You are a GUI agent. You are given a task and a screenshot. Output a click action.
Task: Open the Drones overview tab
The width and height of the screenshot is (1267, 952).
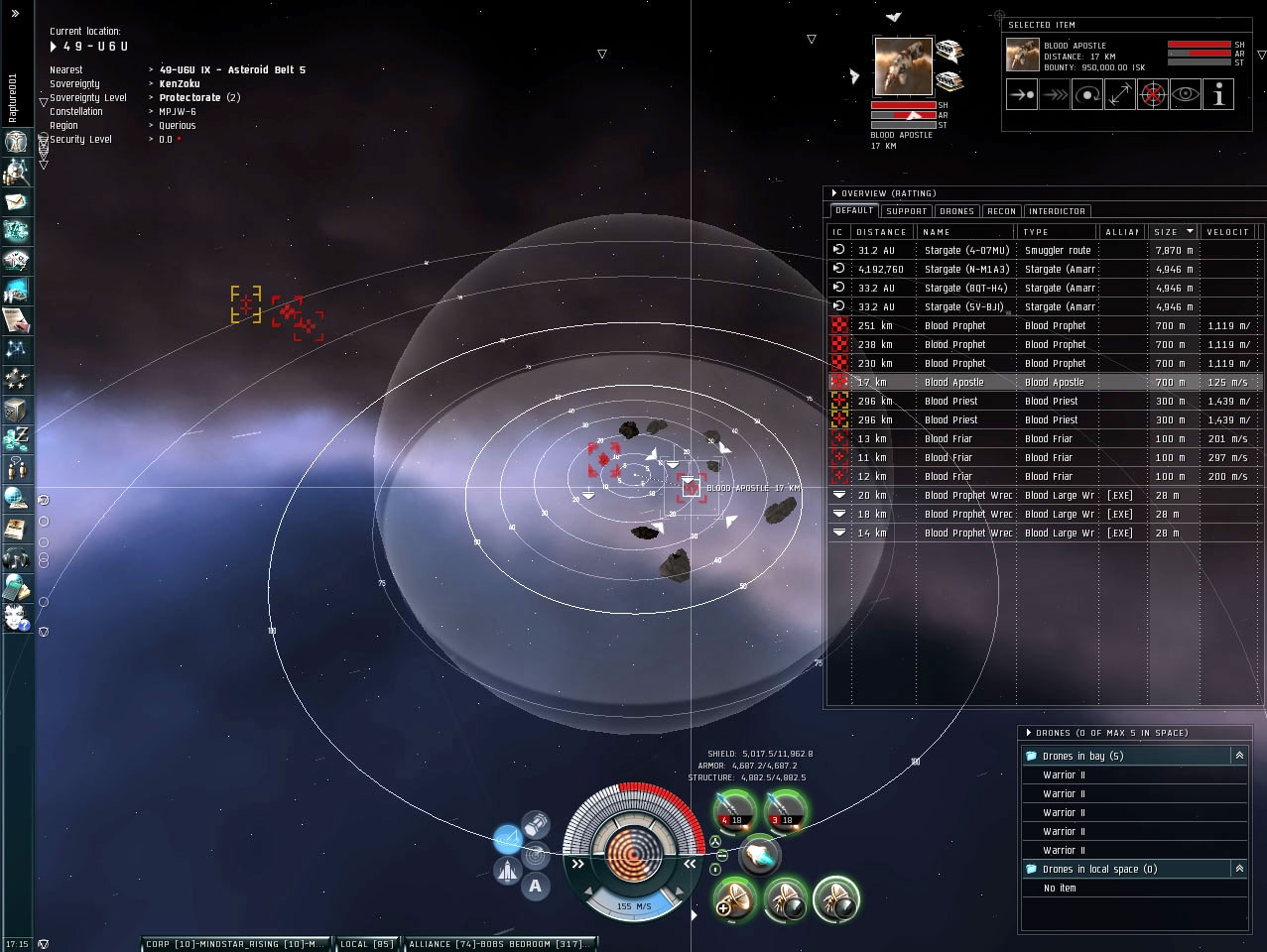956,211
